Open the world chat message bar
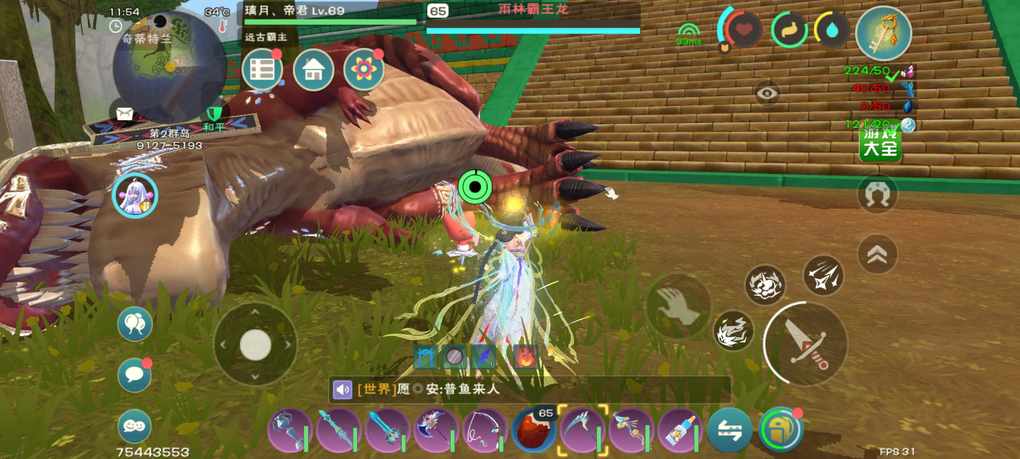 530,389
